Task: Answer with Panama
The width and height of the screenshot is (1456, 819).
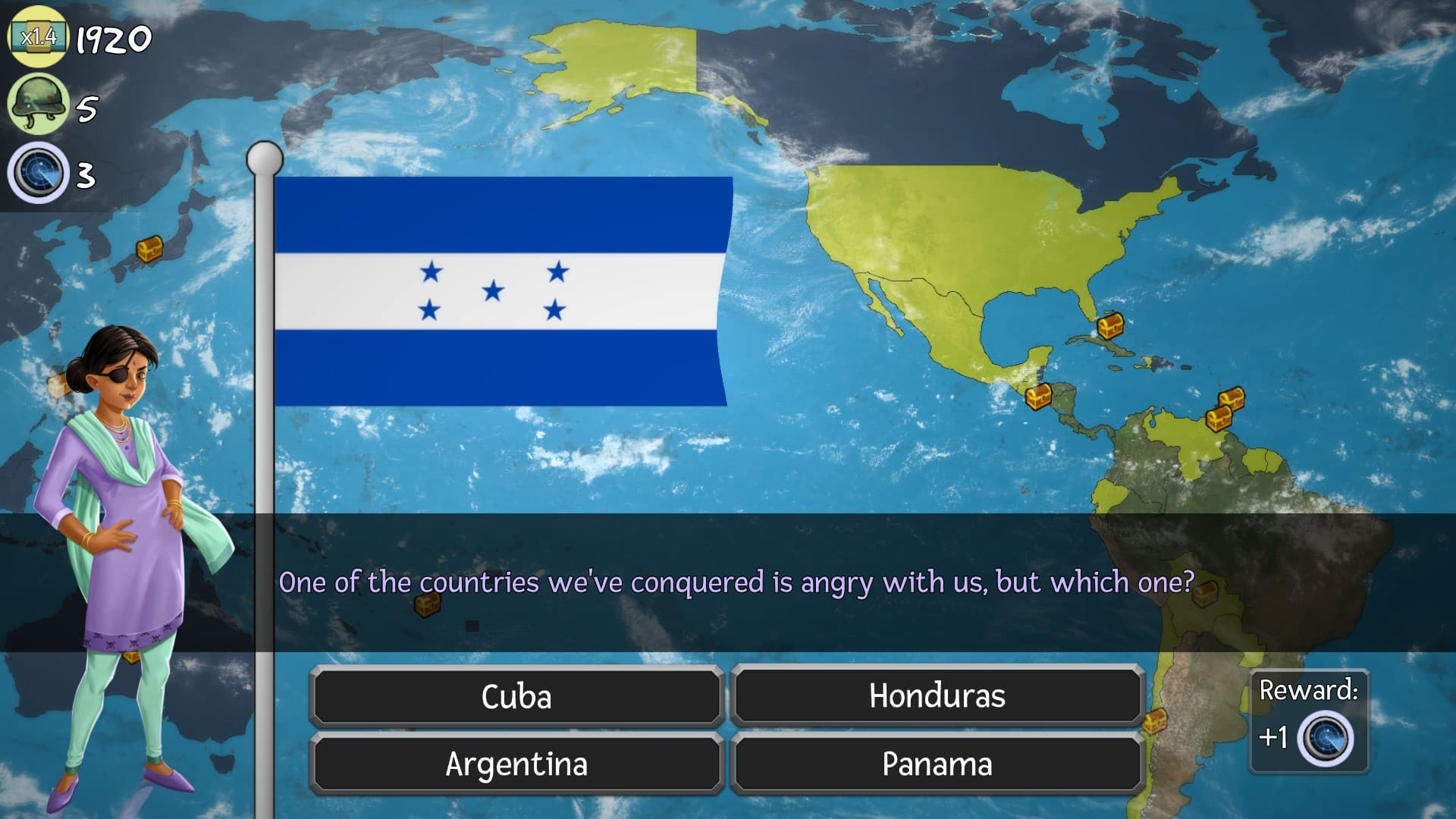Action: (x=937, y=764)
